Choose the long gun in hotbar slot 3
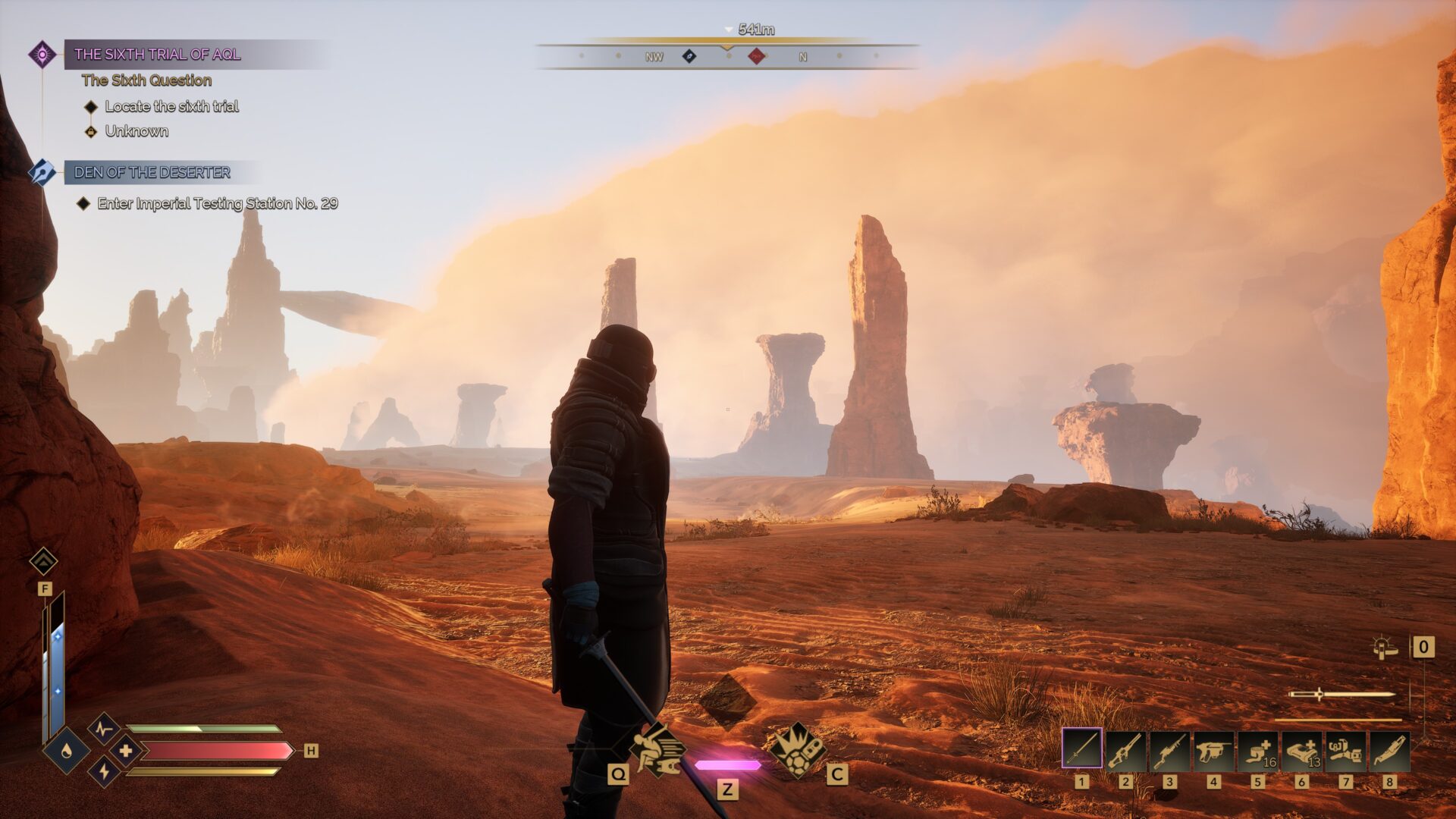 click(1169, 750)
